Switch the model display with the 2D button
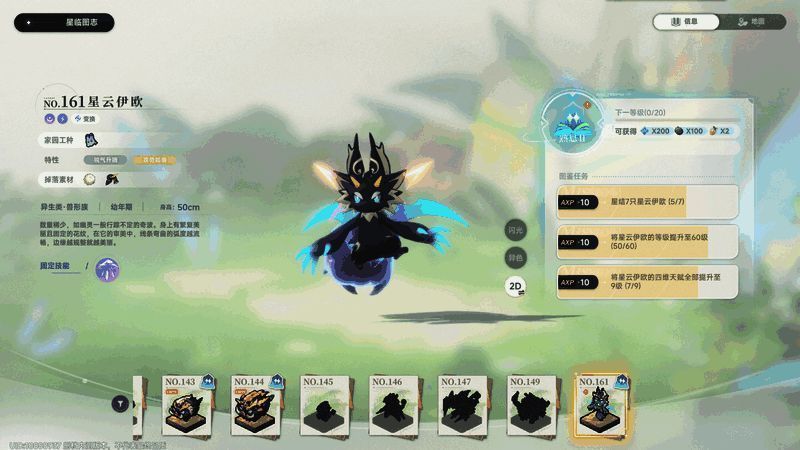 coord(516,285)
